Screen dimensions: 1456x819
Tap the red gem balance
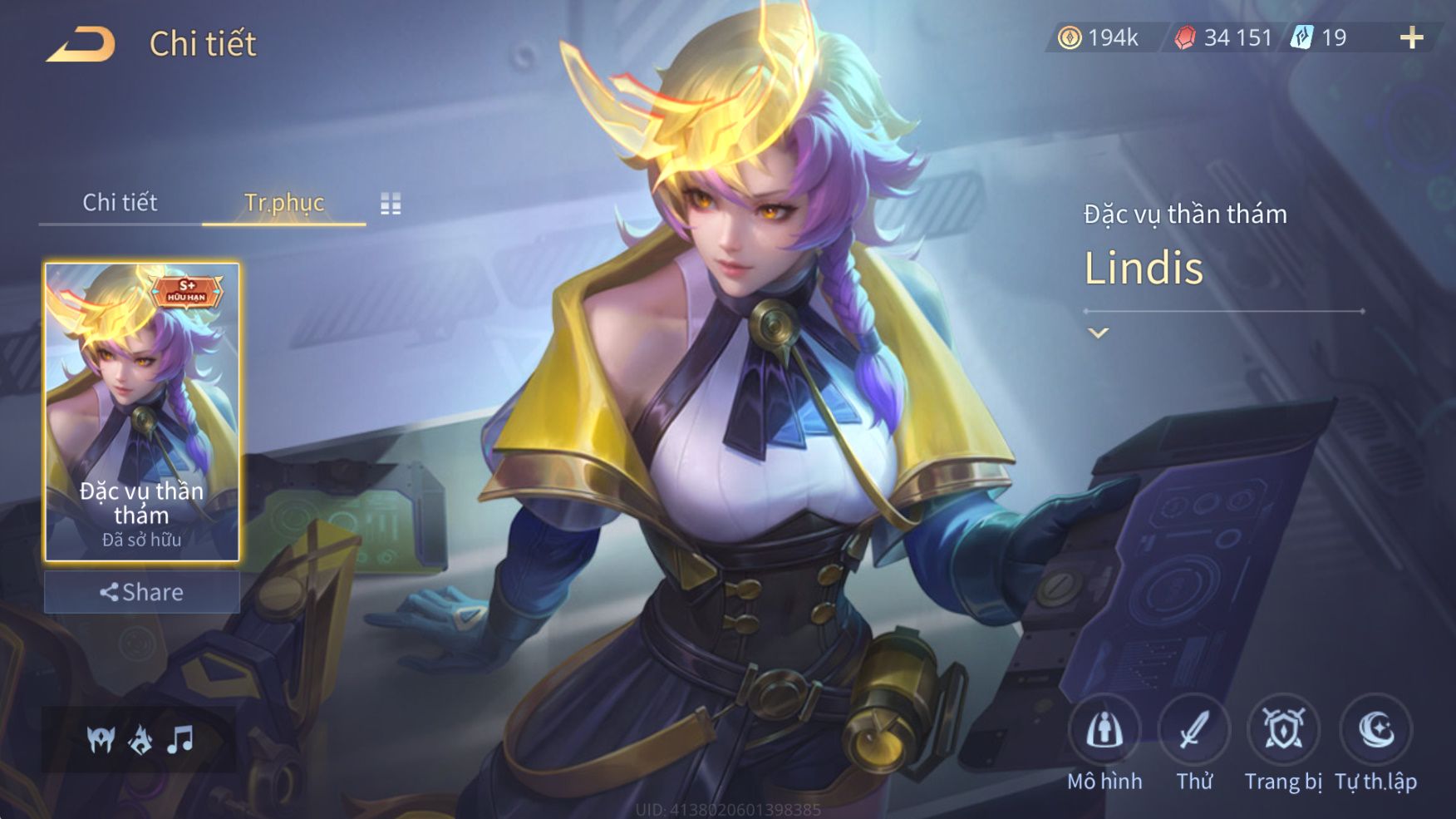click(1223, 37)
